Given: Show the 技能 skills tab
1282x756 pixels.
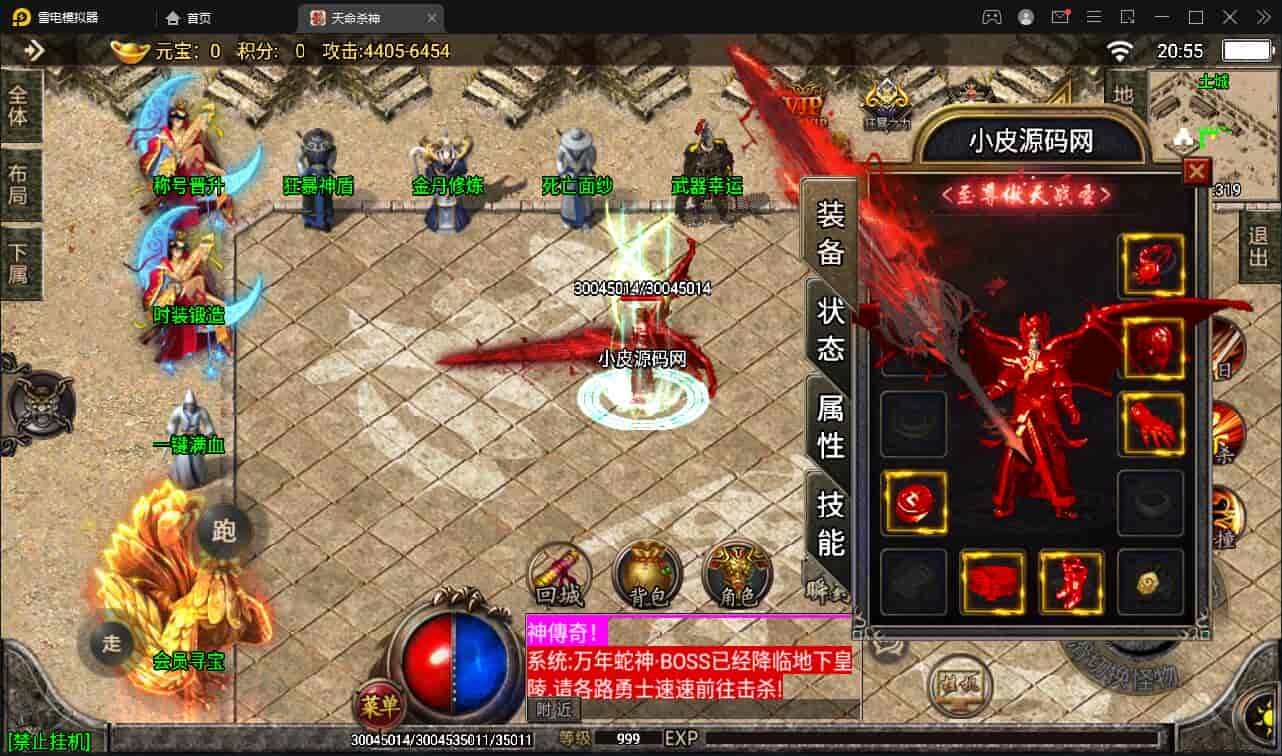Looking at the screenshot, I should point(831,522).
